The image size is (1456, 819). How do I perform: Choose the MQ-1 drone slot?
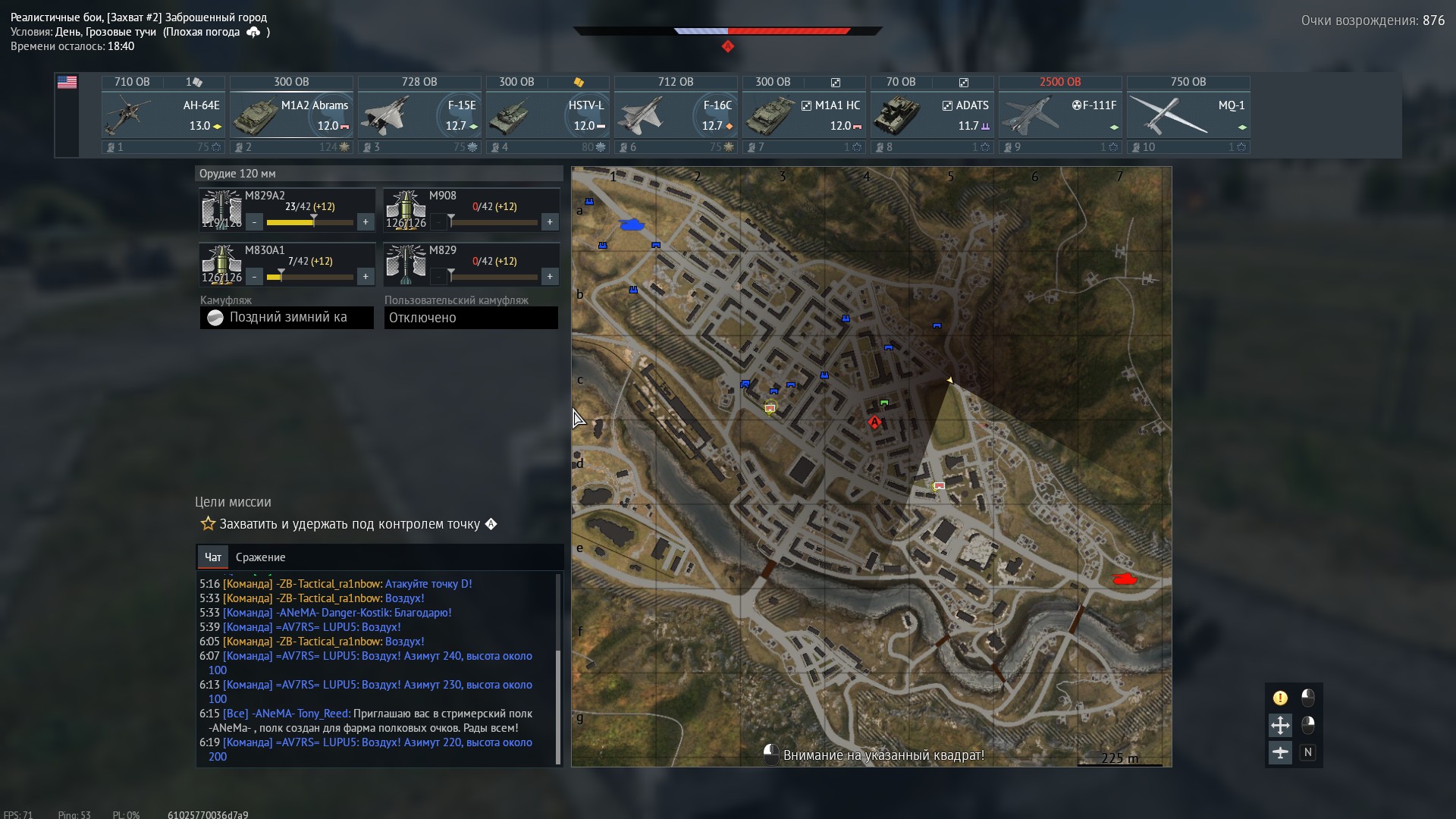(1188, 115)
